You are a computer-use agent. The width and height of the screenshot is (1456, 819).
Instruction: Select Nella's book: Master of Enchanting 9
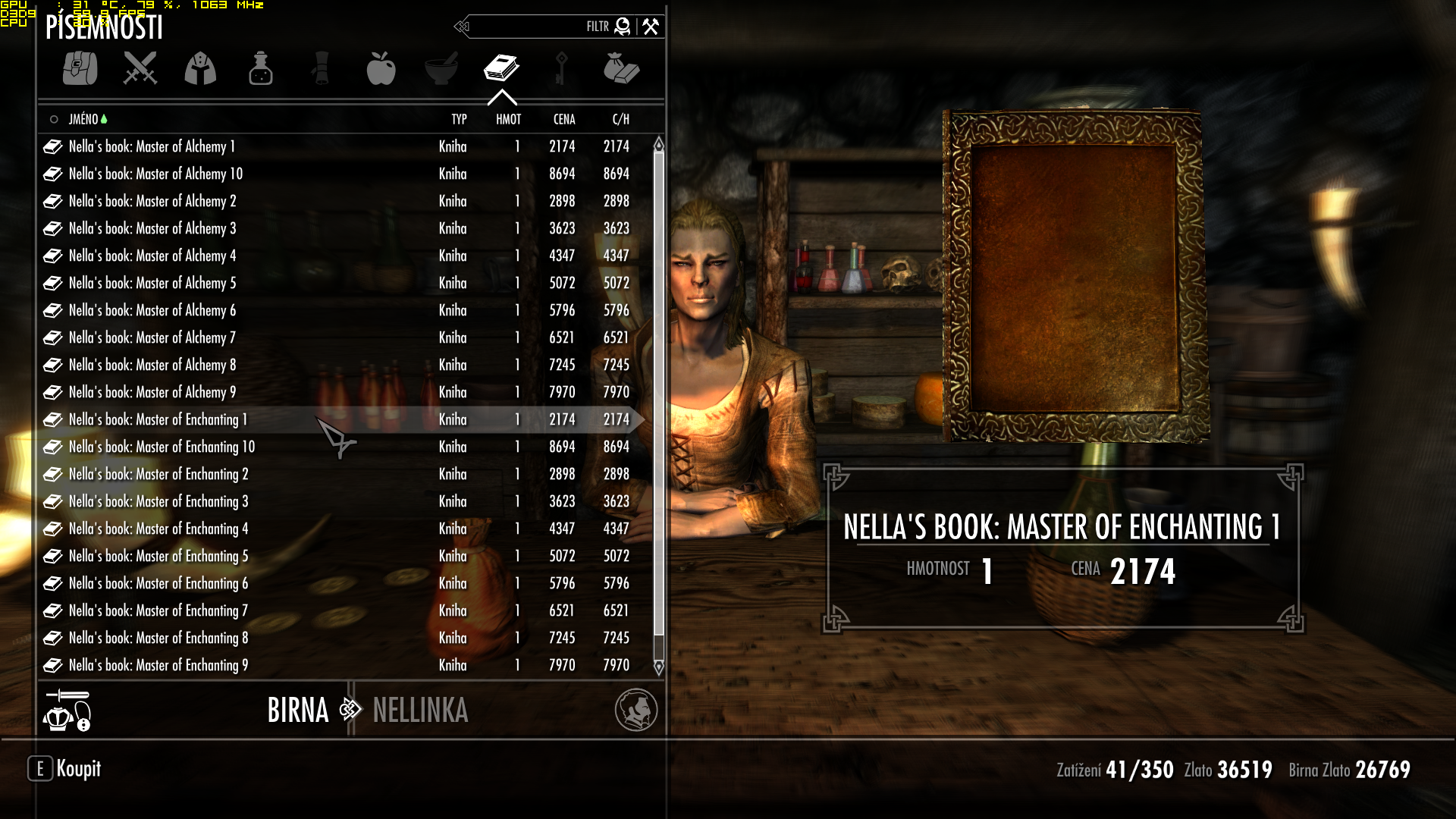[x=158, y=665]
